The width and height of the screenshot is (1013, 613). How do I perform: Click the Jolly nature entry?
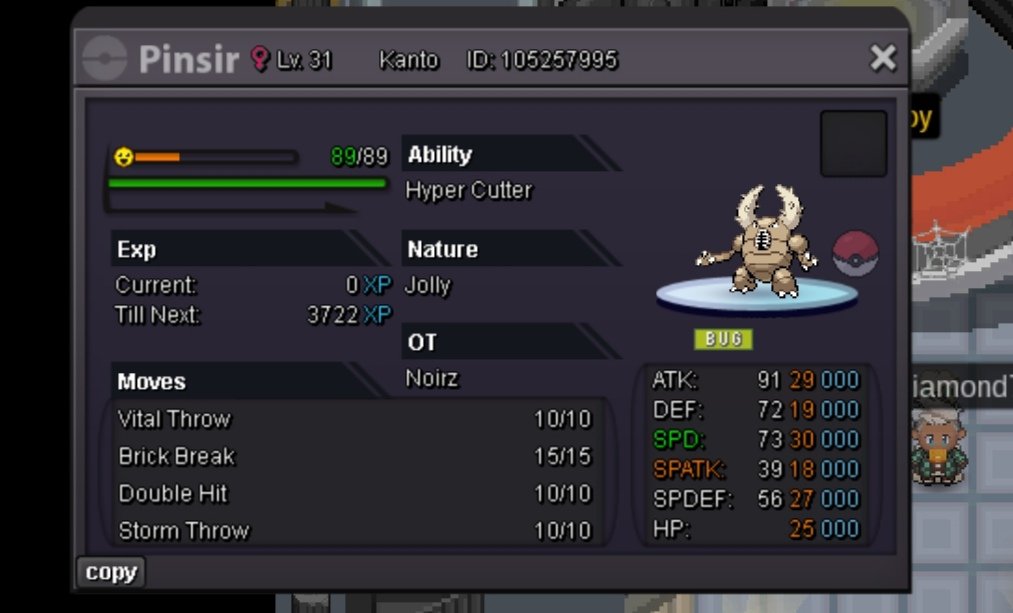pos(428,285)
